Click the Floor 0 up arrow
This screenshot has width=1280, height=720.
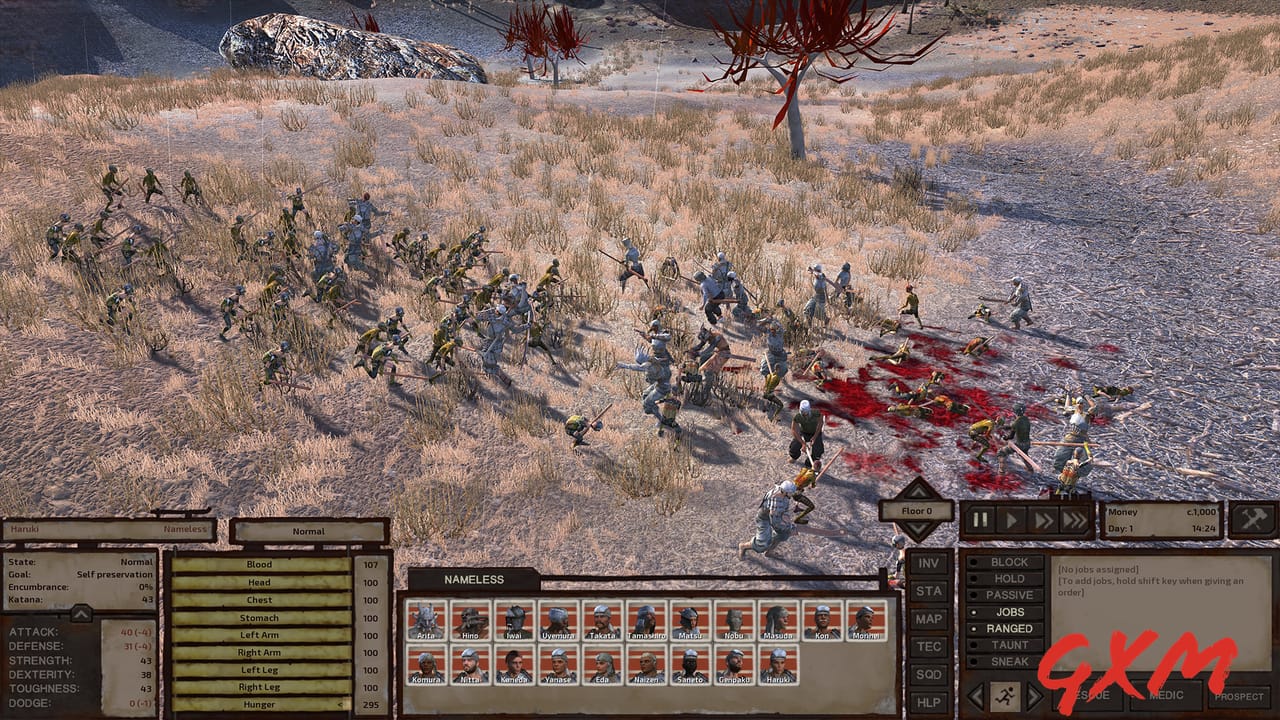(916, 493)
